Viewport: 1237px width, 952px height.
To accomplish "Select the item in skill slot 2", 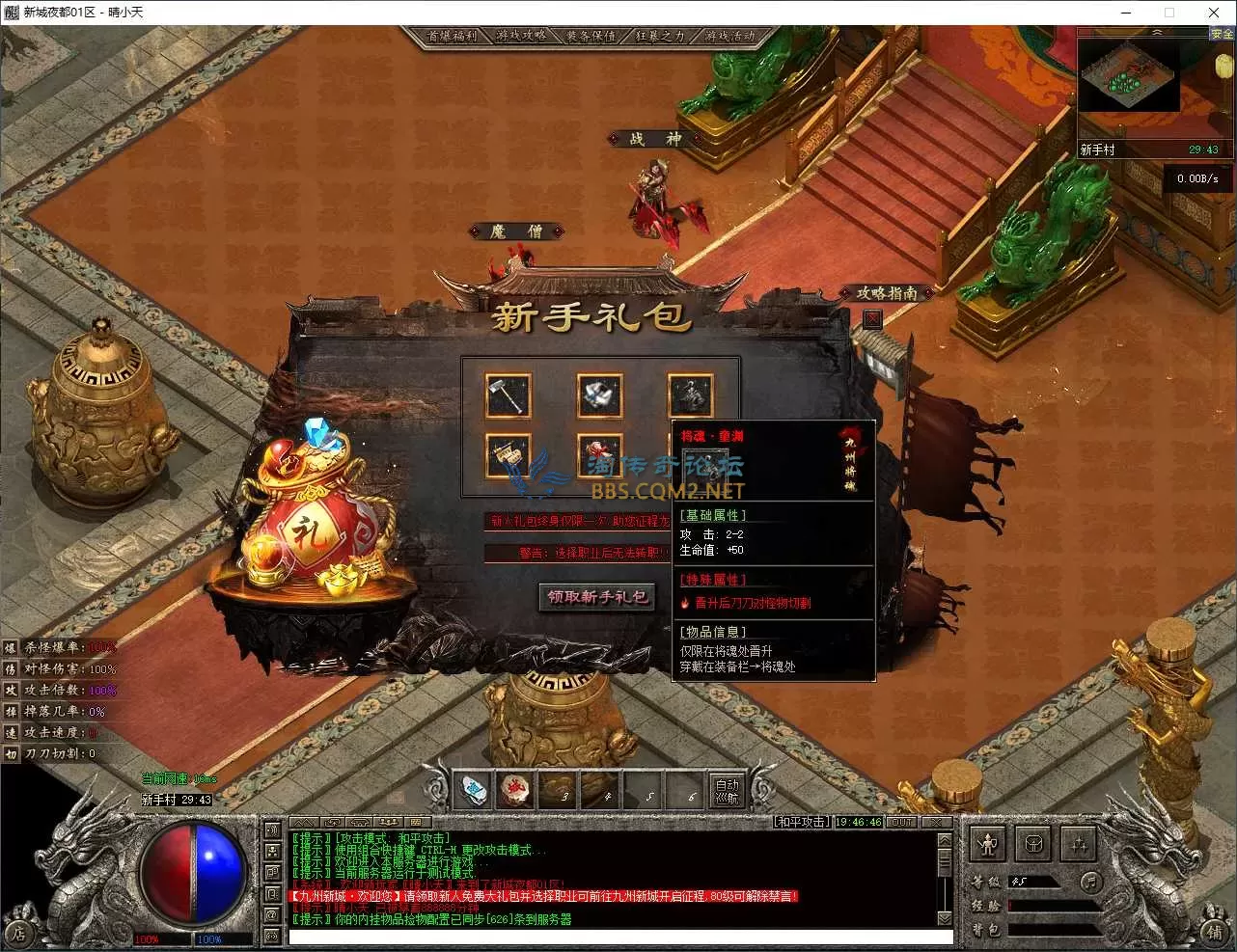I will [516, 790].
